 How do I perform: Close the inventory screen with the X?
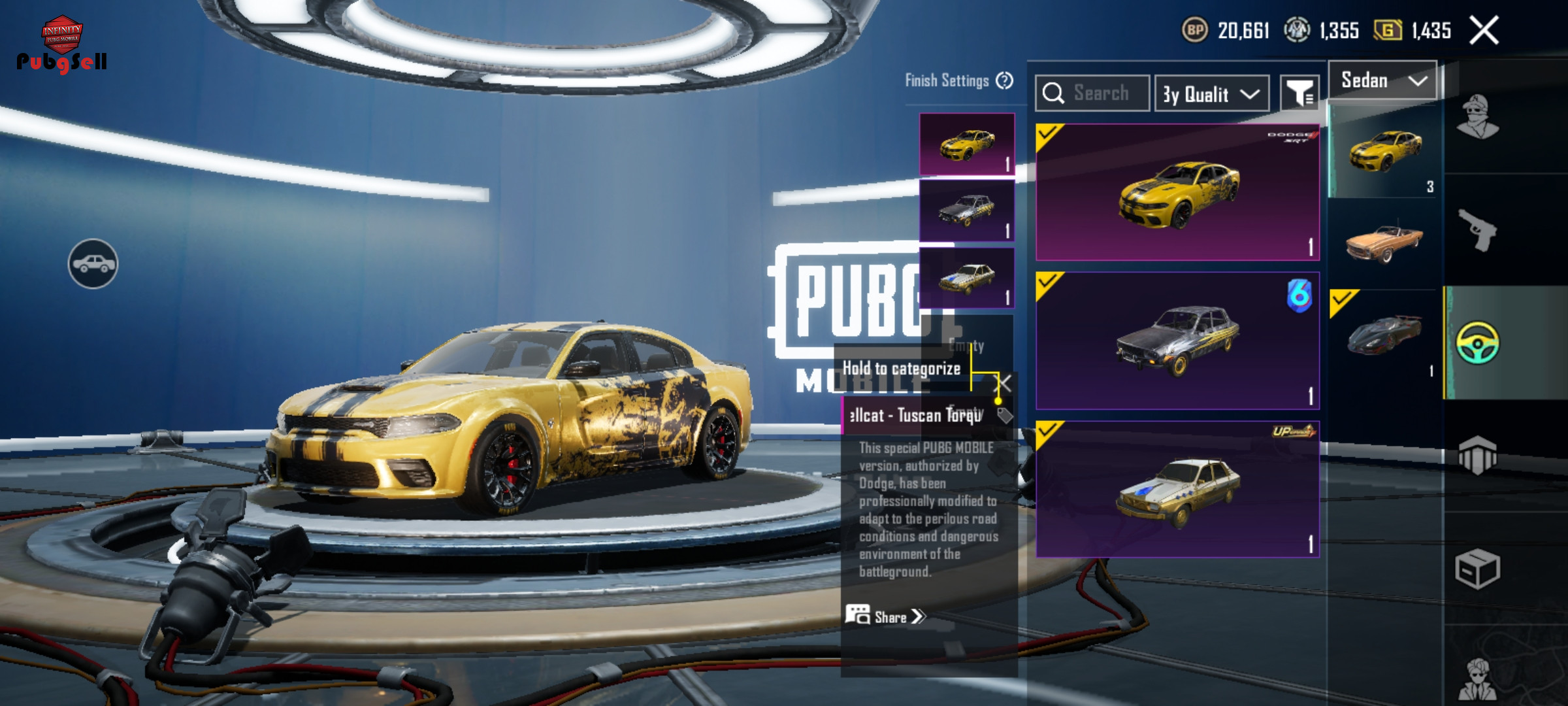[x=1484, y=31]
